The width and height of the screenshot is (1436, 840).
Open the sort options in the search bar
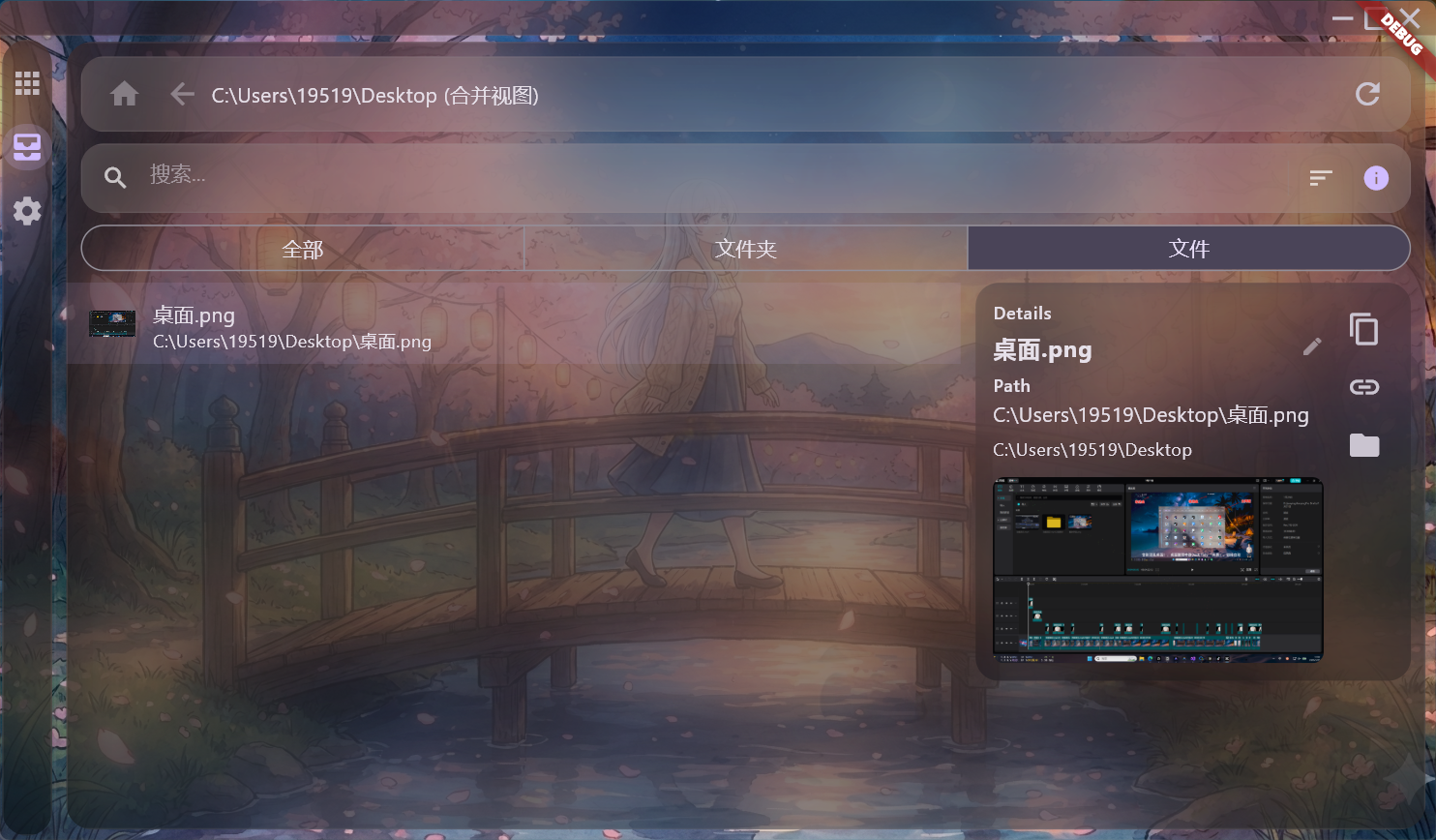tap(1320, 178)
